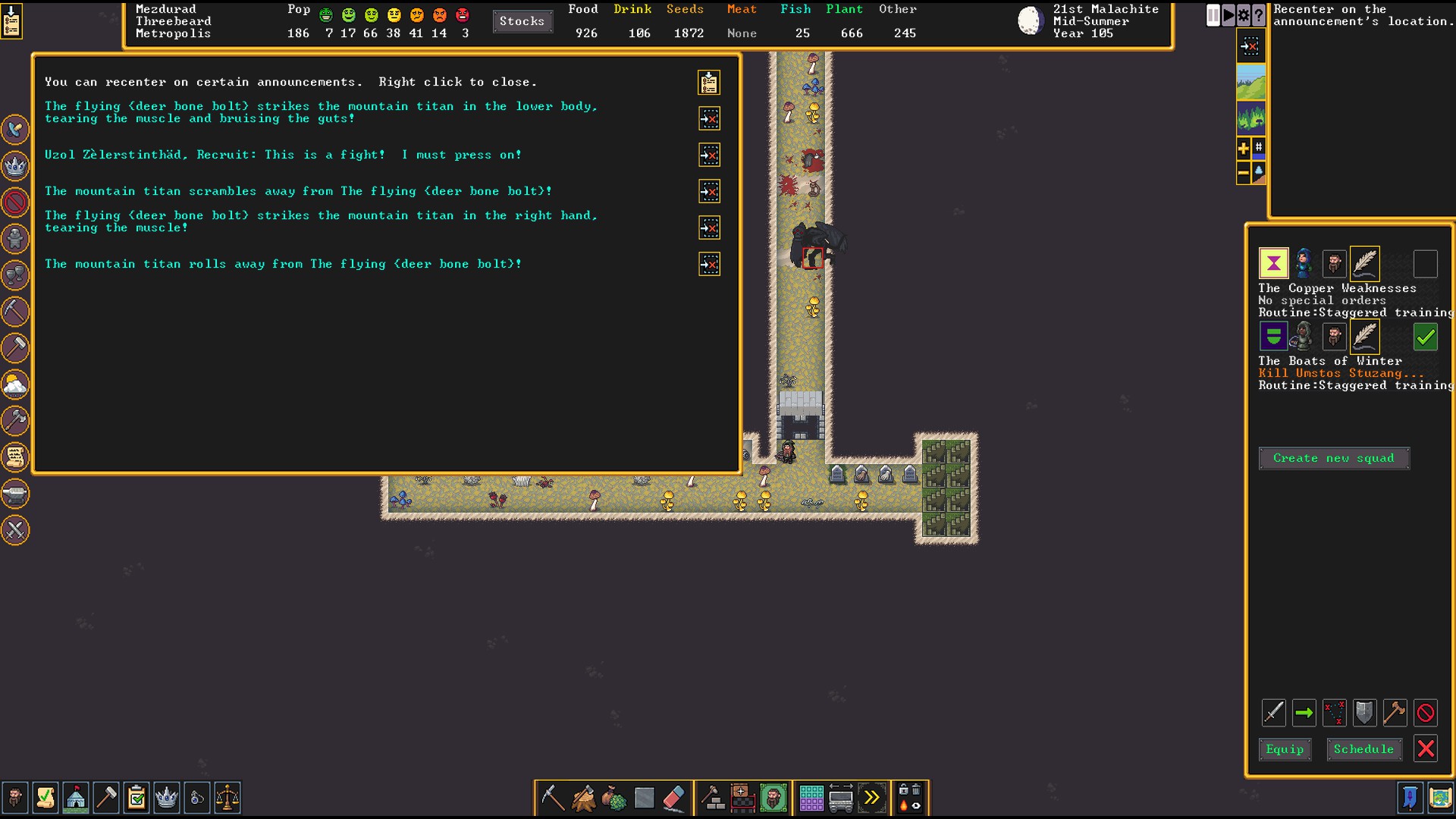Open the squad Schedule screen
The image size is (1456, 819).
tap(1363, 749)
